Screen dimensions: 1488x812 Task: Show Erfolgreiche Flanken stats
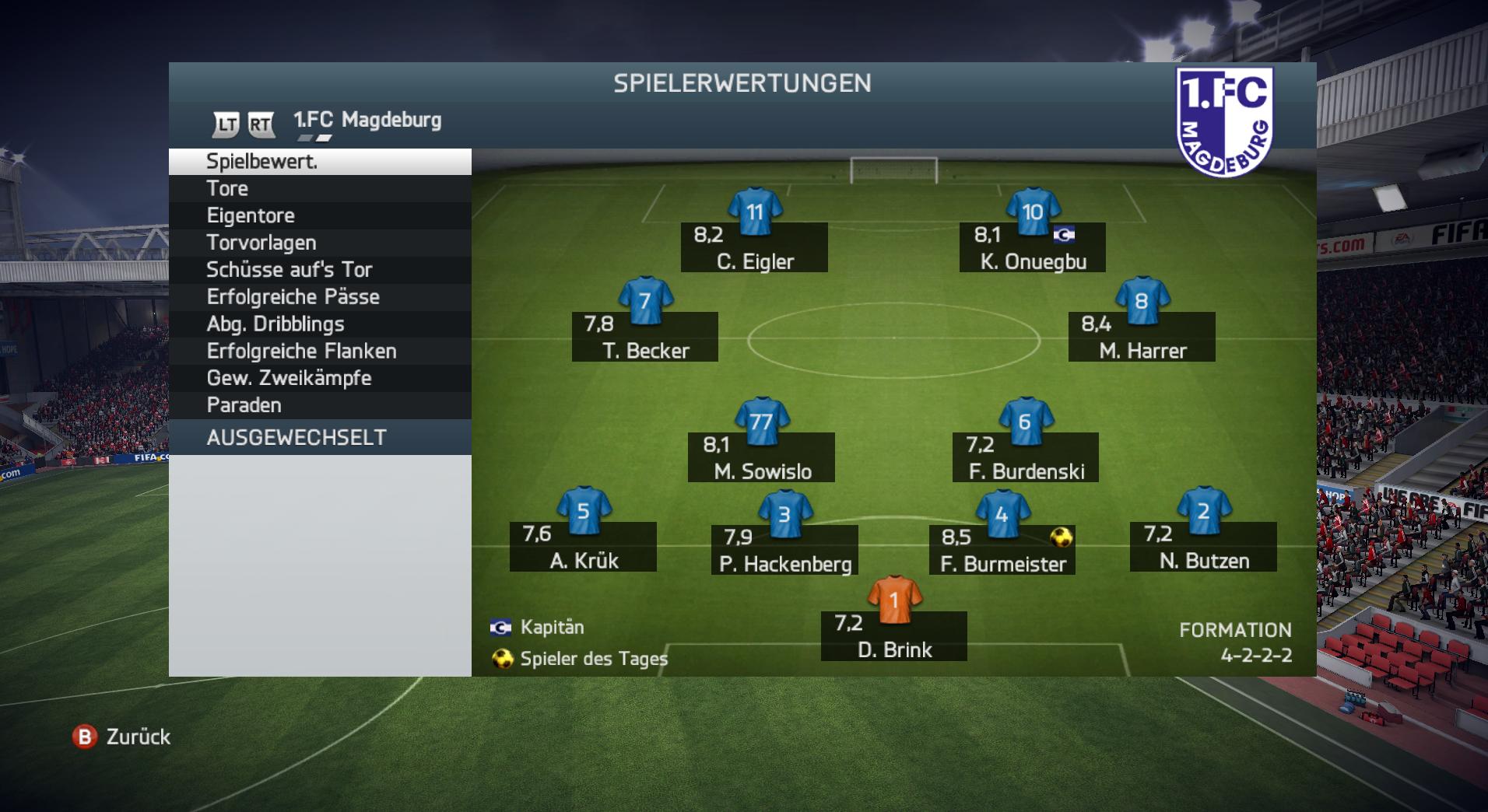point(319,352)
